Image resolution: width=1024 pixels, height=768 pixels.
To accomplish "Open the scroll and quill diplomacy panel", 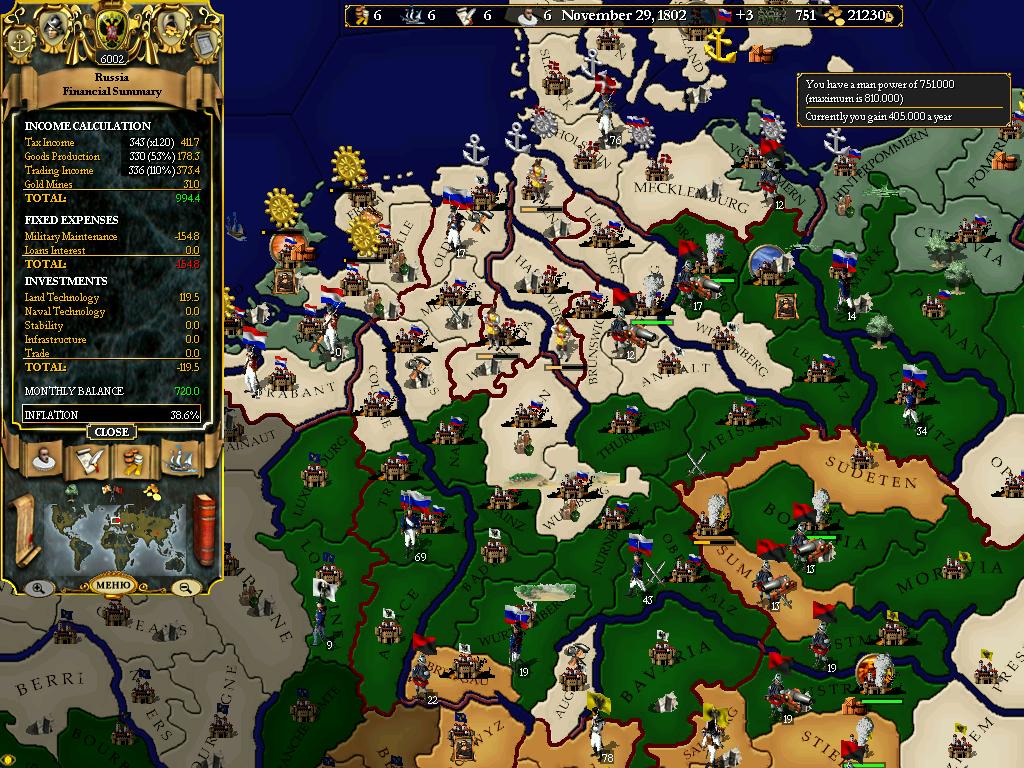I will point(87,460).
